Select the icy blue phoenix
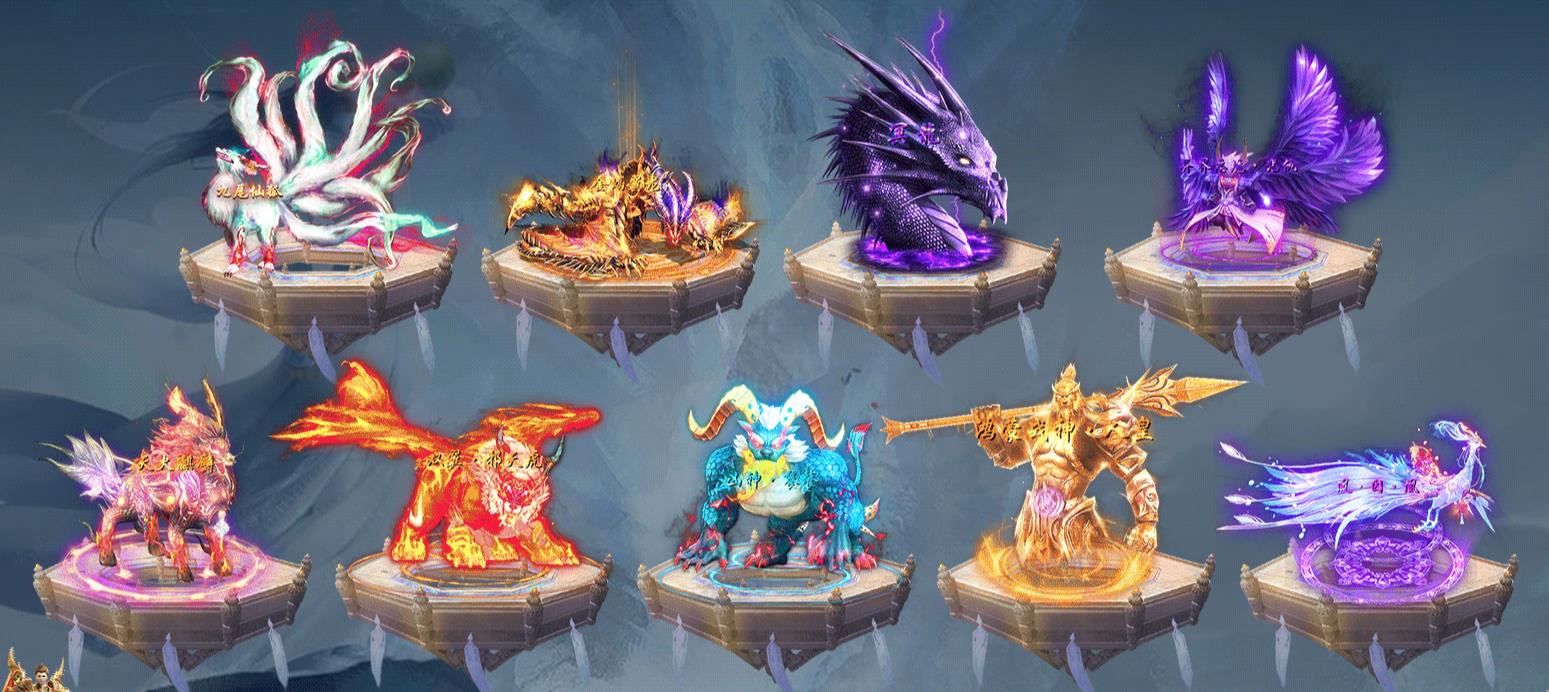 1380,490
